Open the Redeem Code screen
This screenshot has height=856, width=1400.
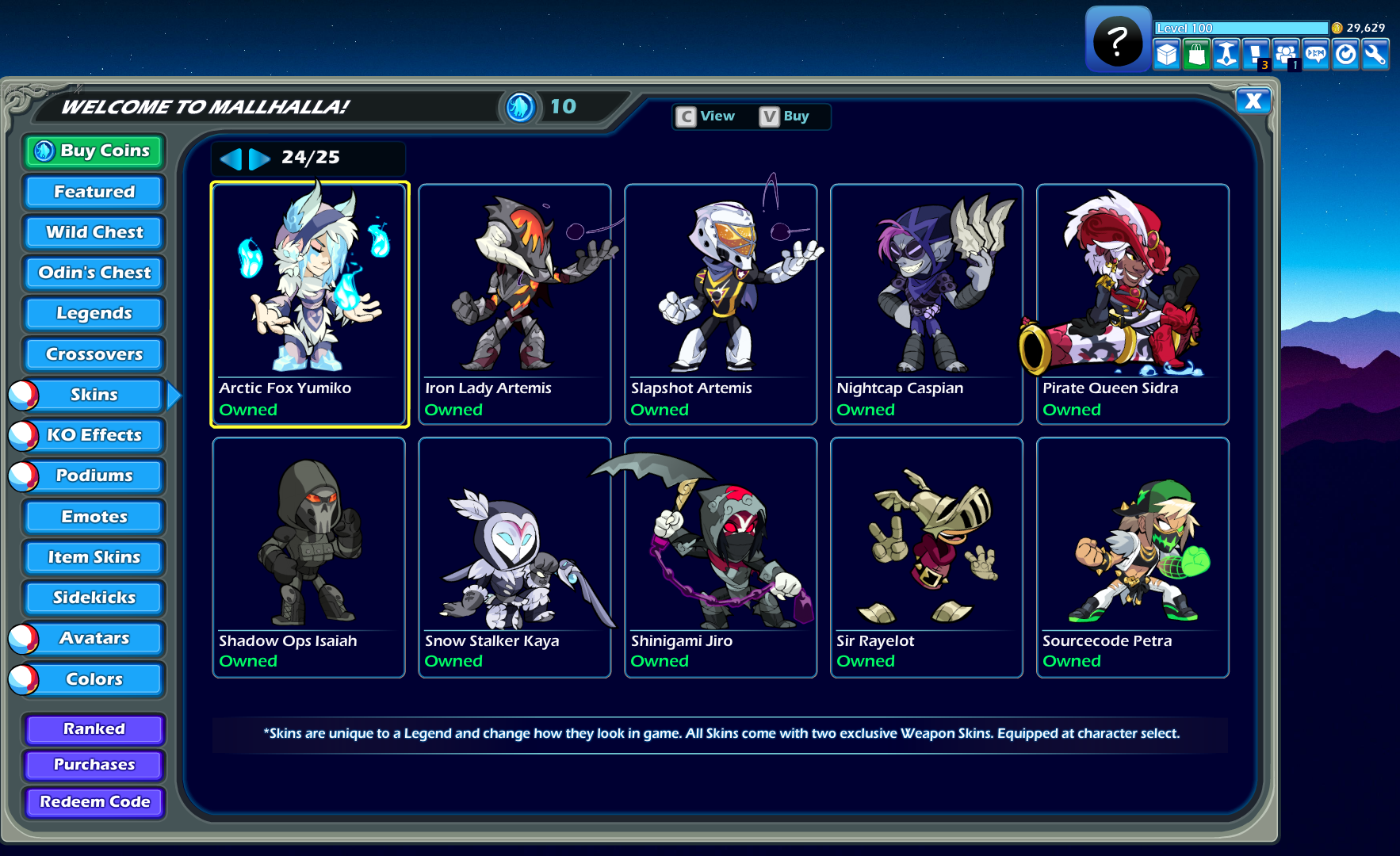[x=94, y=802]
